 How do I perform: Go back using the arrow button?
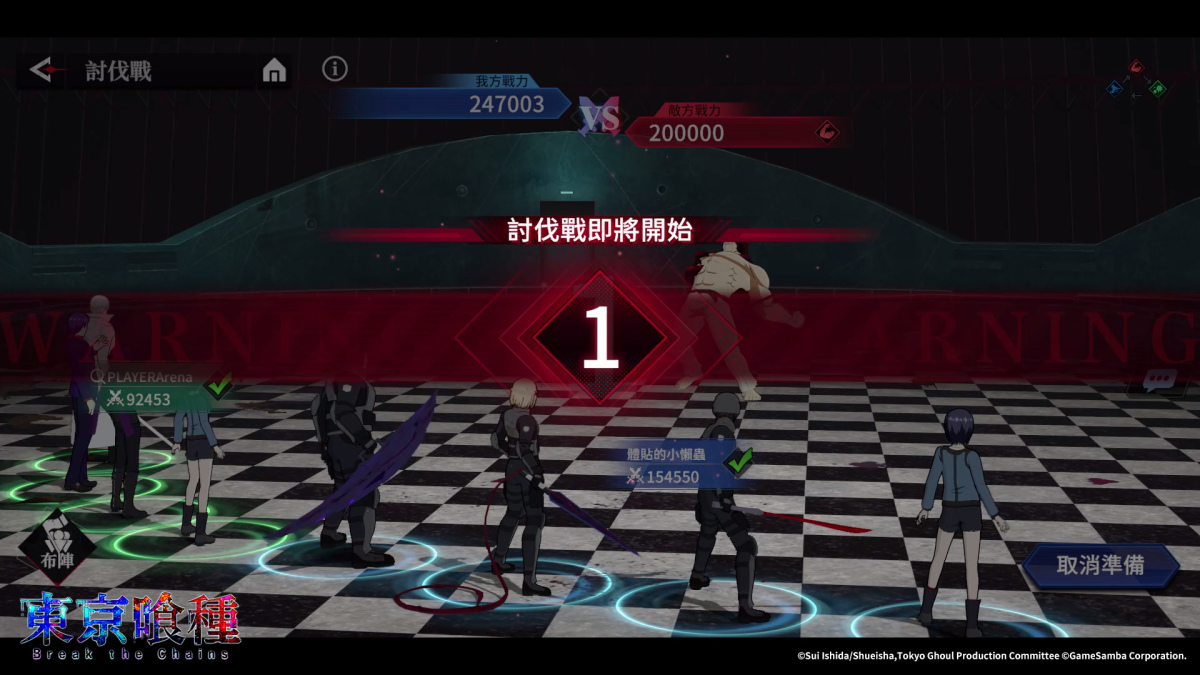[43, 70]
